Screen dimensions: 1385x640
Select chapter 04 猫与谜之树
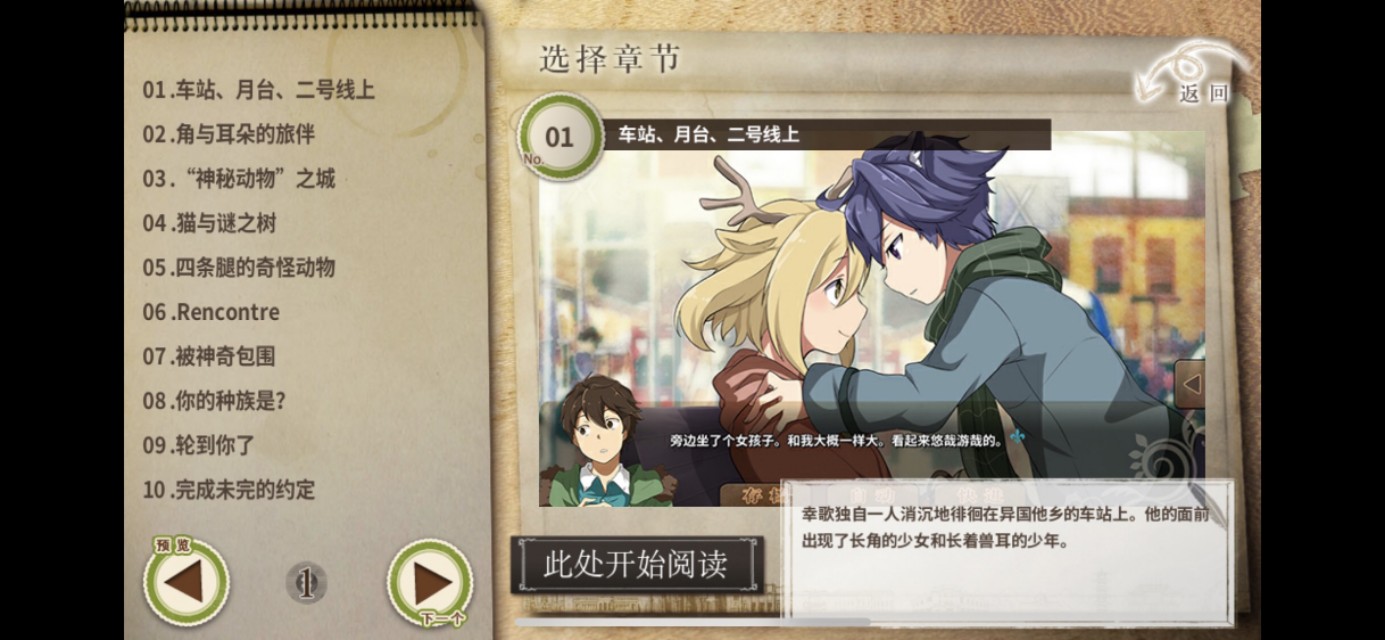click(x=208, y=223)
